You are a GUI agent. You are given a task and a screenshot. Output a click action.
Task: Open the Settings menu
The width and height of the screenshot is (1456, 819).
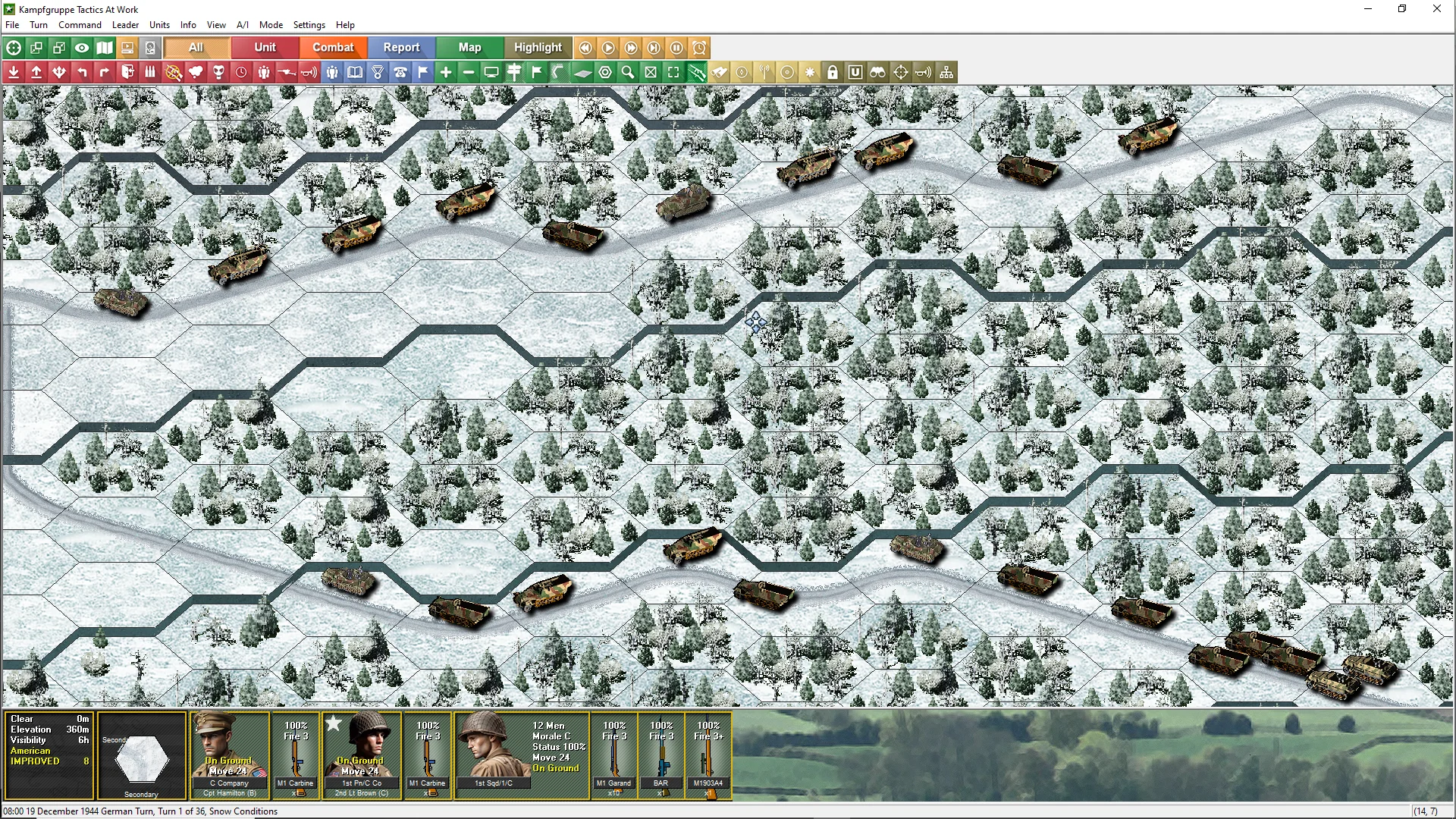click(309, 25)
